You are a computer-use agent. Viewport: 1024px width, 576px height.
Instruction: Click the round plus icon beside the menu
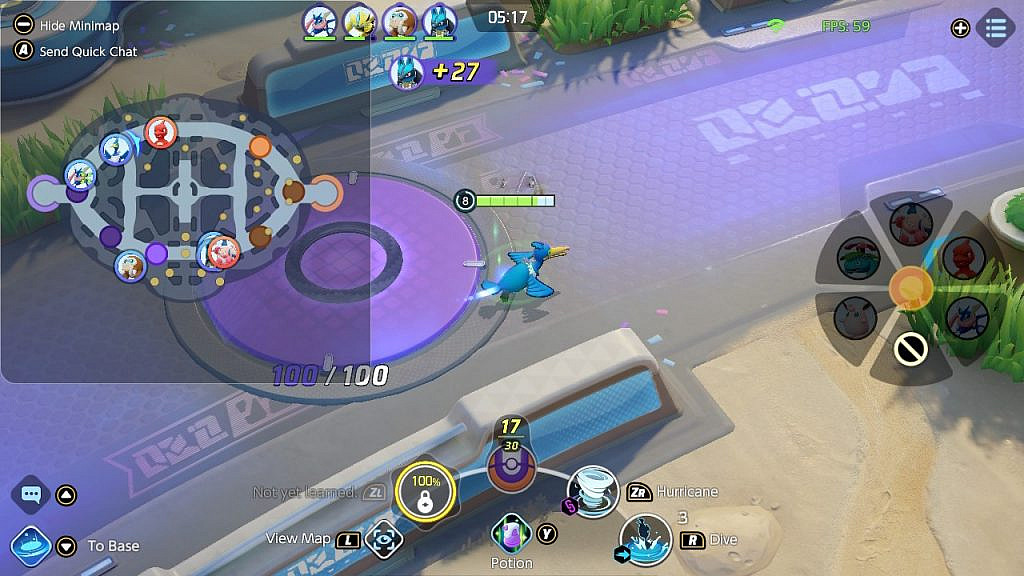coord(960,28)
